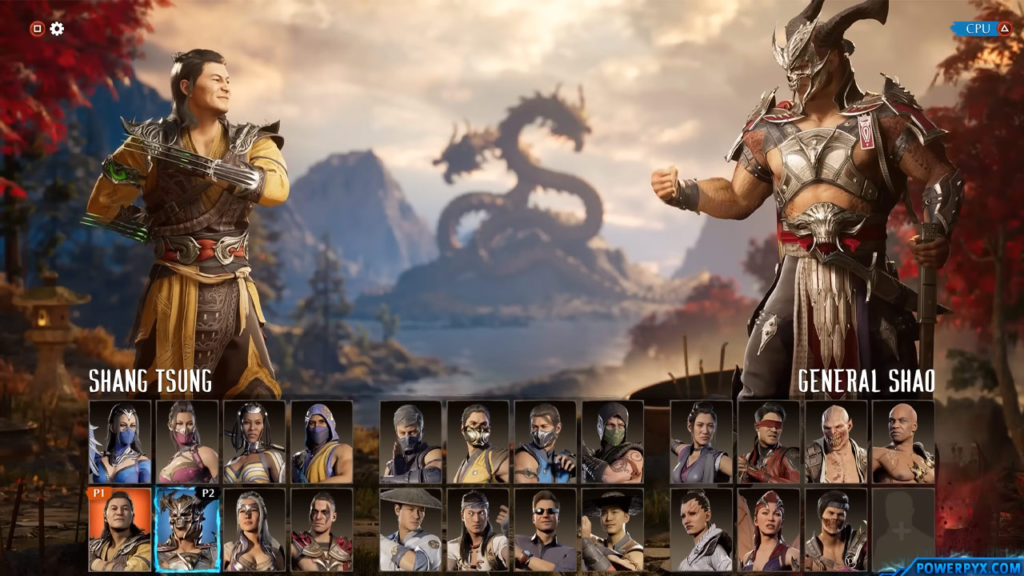Select Scorpion in yellow

[x=478, y=442]
